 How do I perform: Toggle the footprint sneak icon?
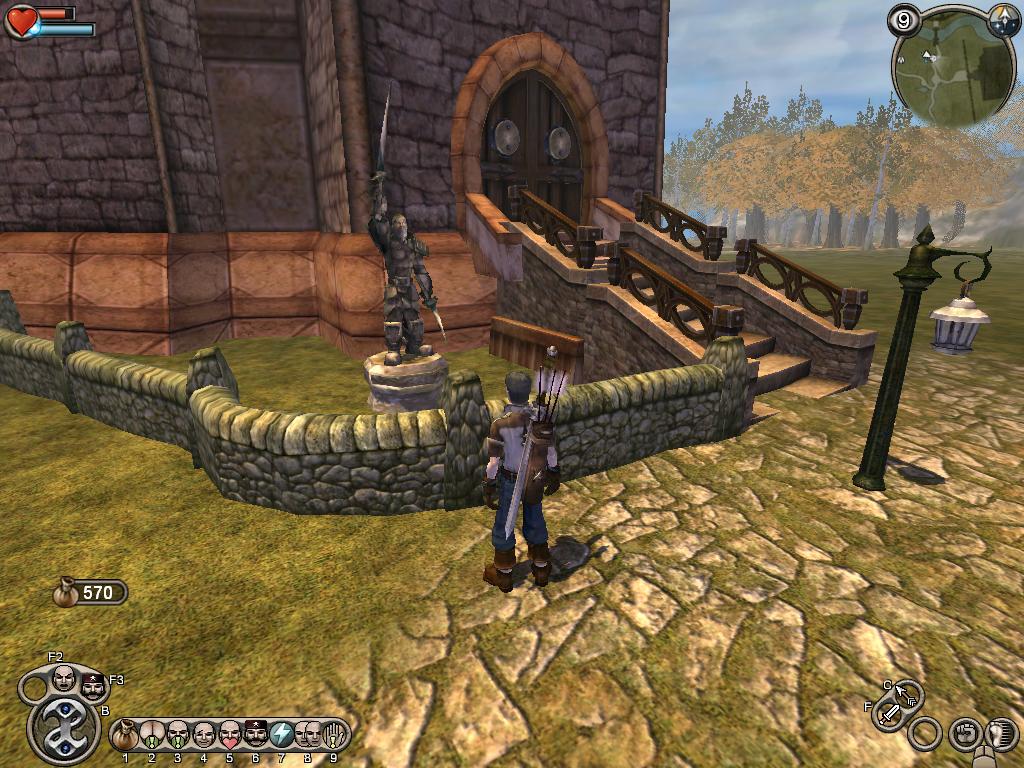pyautogui.click(x=1001, y=735)
